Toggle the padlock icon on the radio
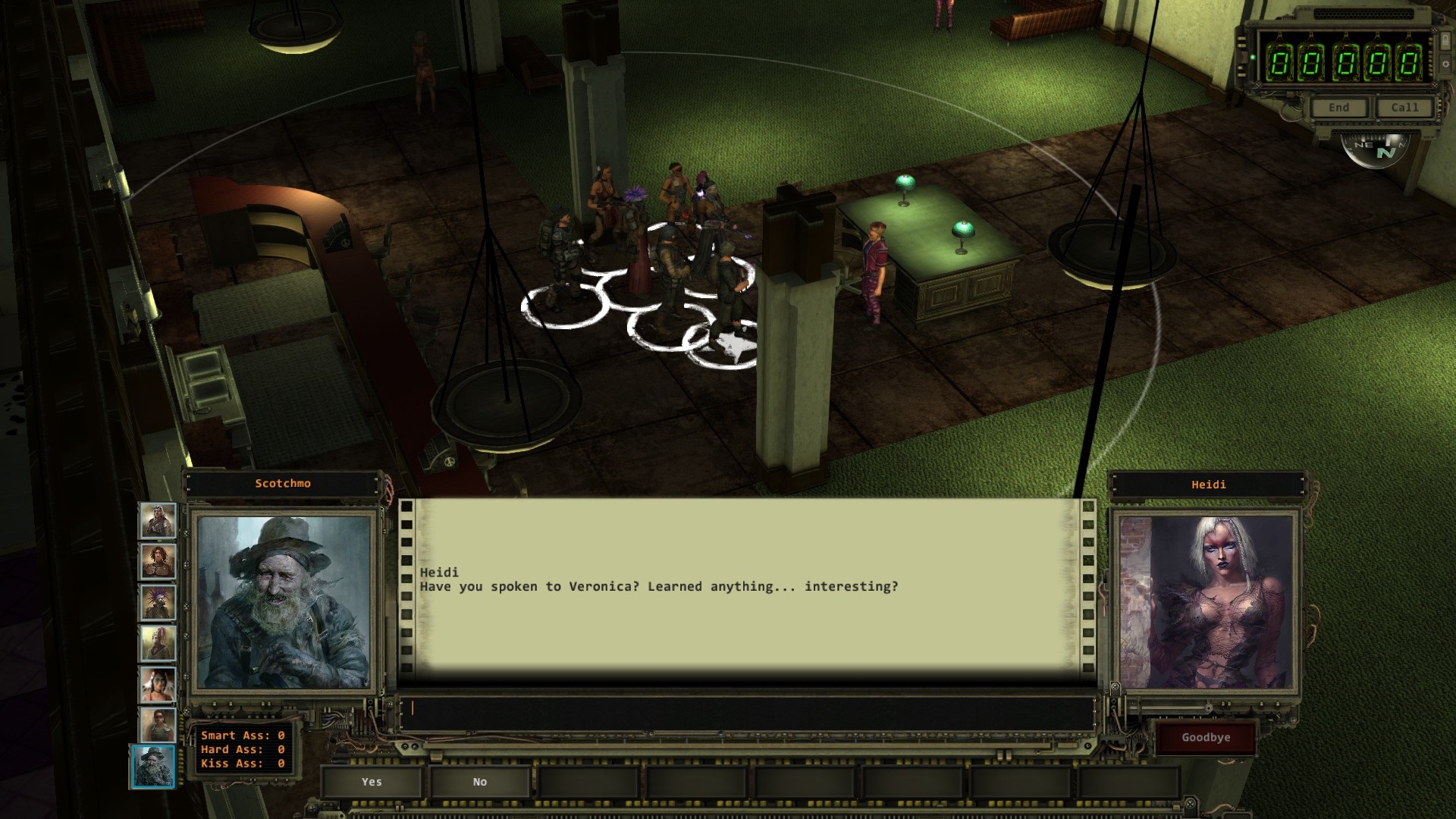The image size is (1456, 819). coord(1445,41)
